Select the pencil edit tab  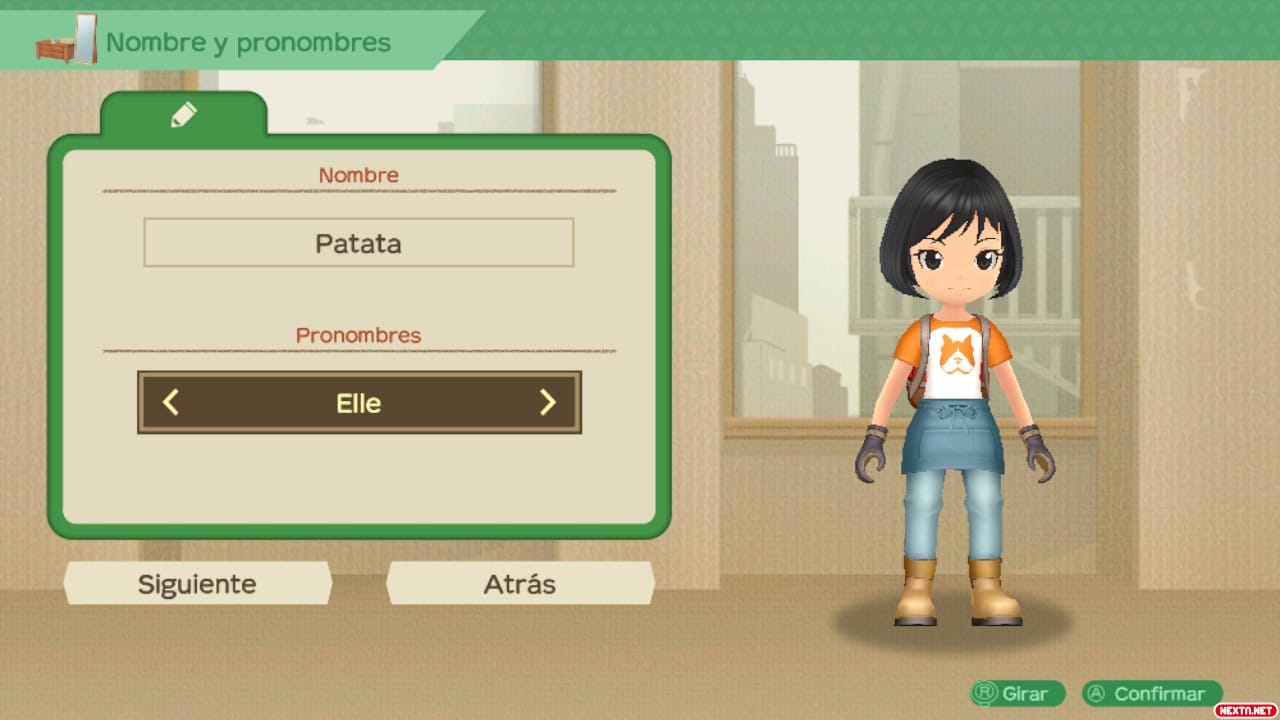[183, 115]
